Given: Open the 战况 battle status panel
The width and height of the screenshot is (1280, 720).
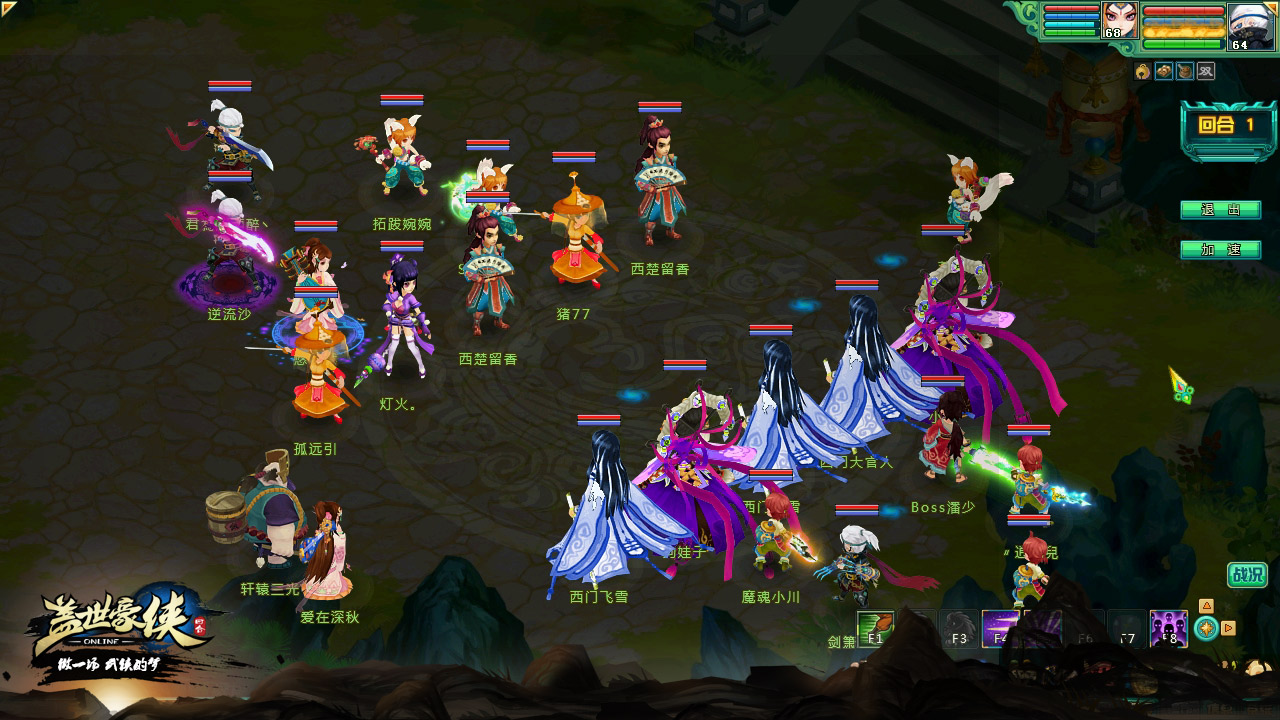Looking at the screenshot, I should pos(1247,575).
